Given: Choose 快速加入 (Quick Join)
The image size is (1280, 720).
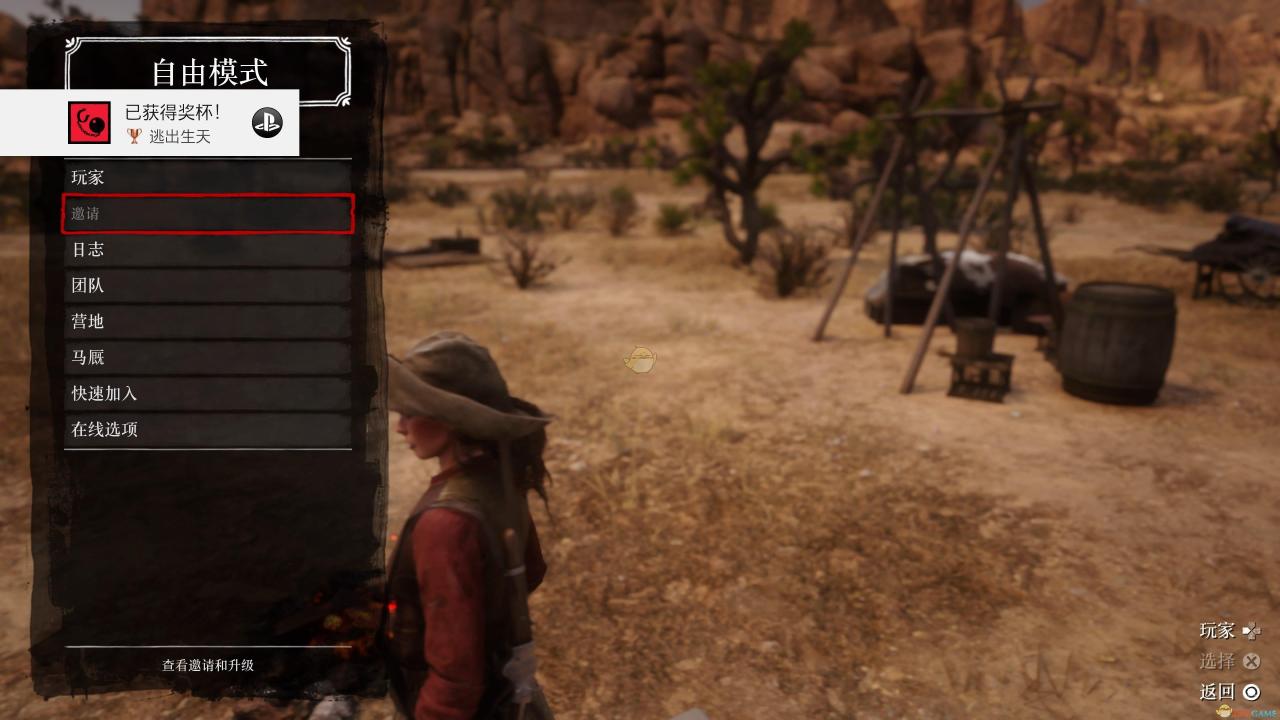Looking at the screenshot, I should point(208,394).
